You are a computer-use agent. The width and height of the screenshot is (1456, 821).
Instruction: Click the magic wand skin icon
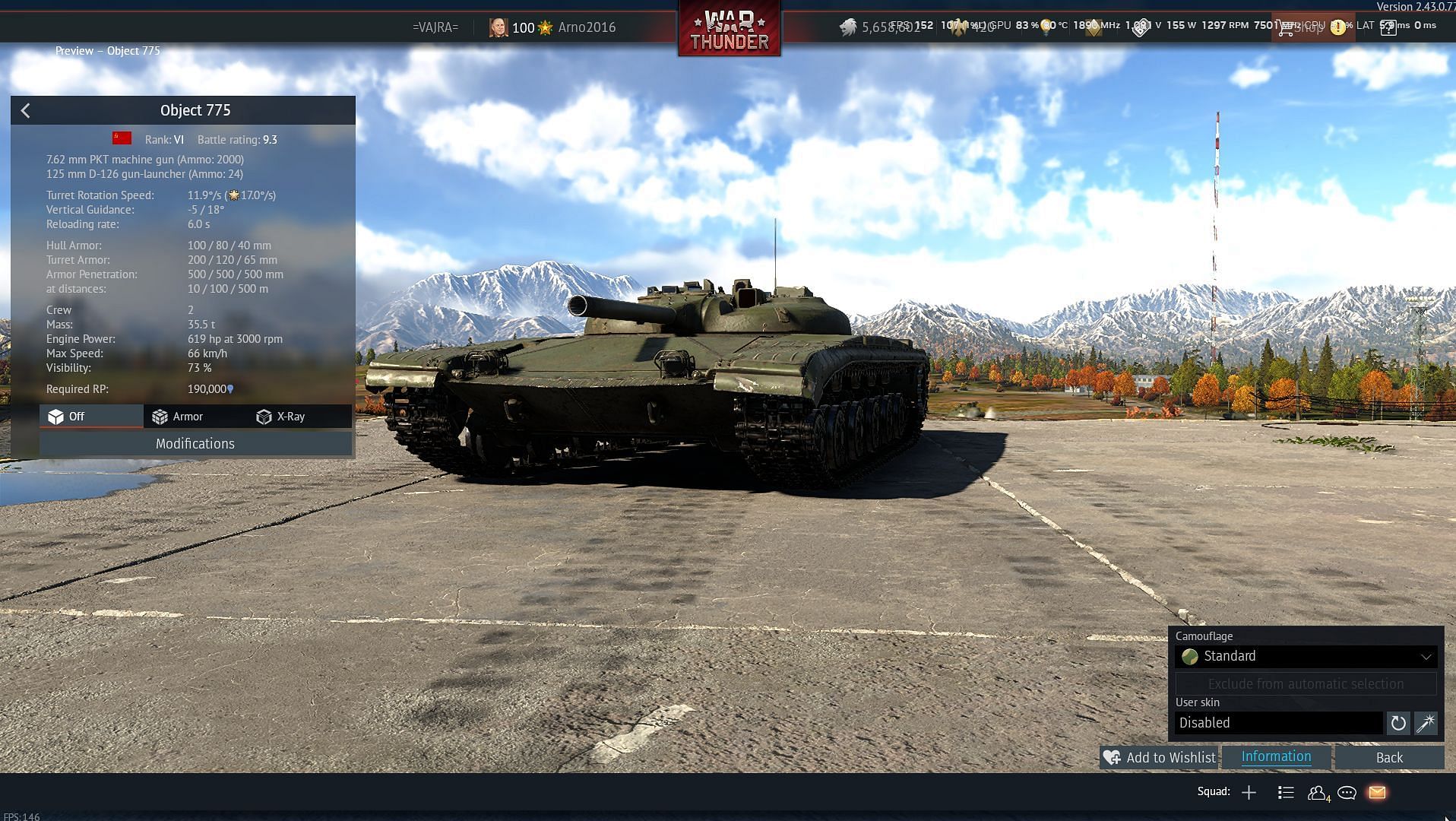click(1426, 723)
